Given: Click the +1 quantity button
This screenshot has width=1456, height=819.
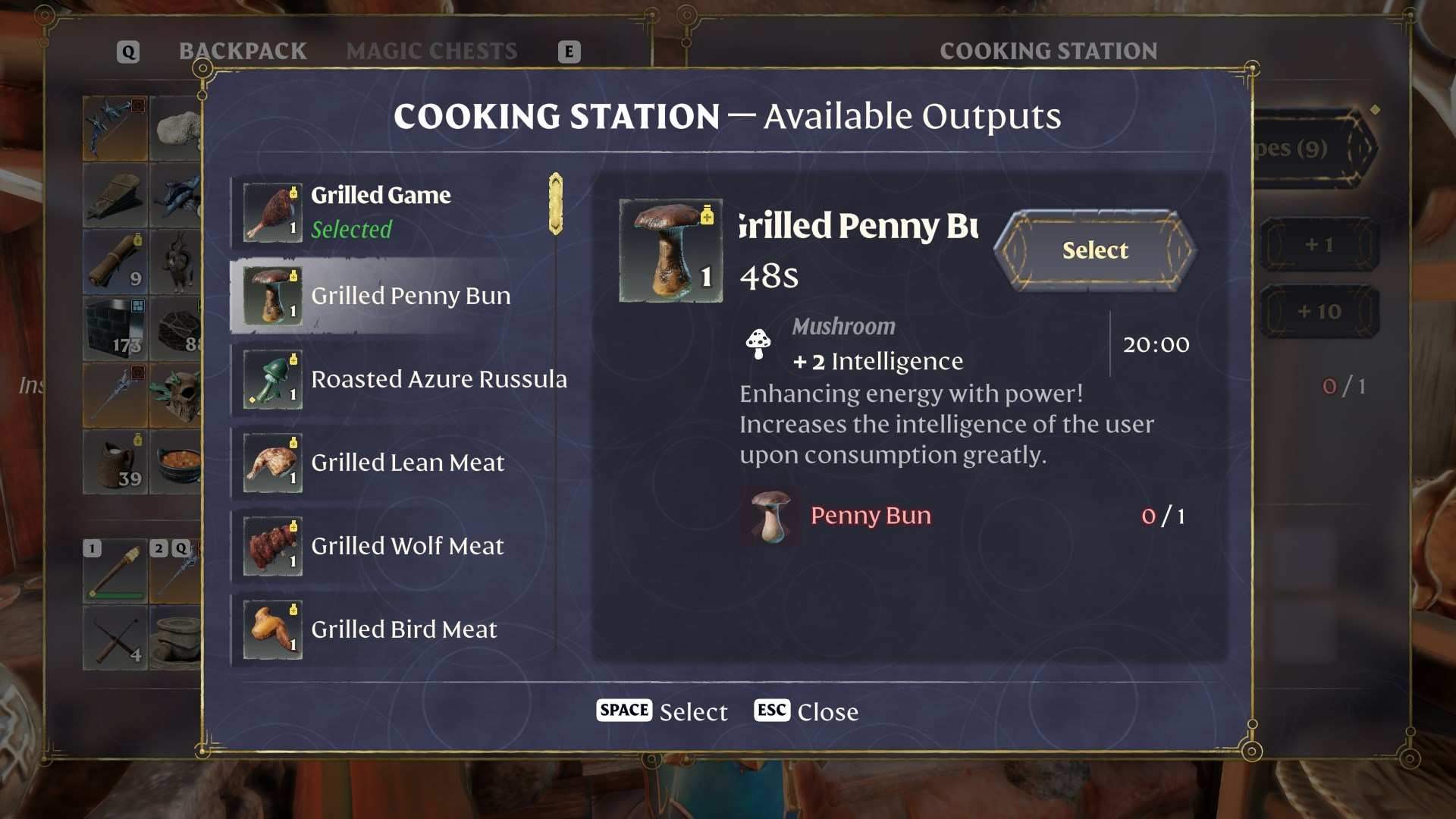Looking at the screenshot, I should pos(1319,244).
